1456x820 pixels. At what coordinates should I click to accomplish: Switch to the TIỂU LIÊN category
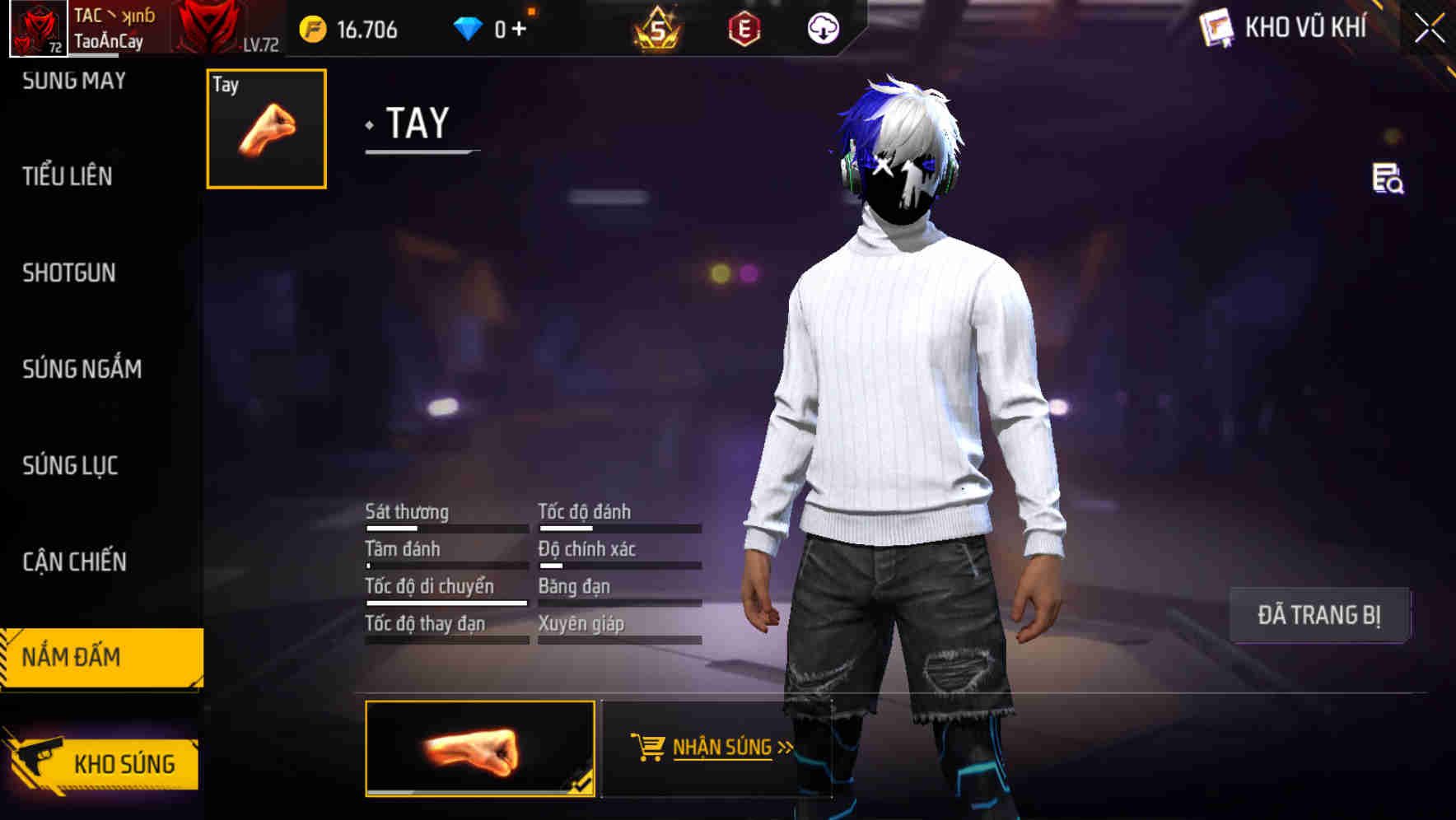point(67,176)
